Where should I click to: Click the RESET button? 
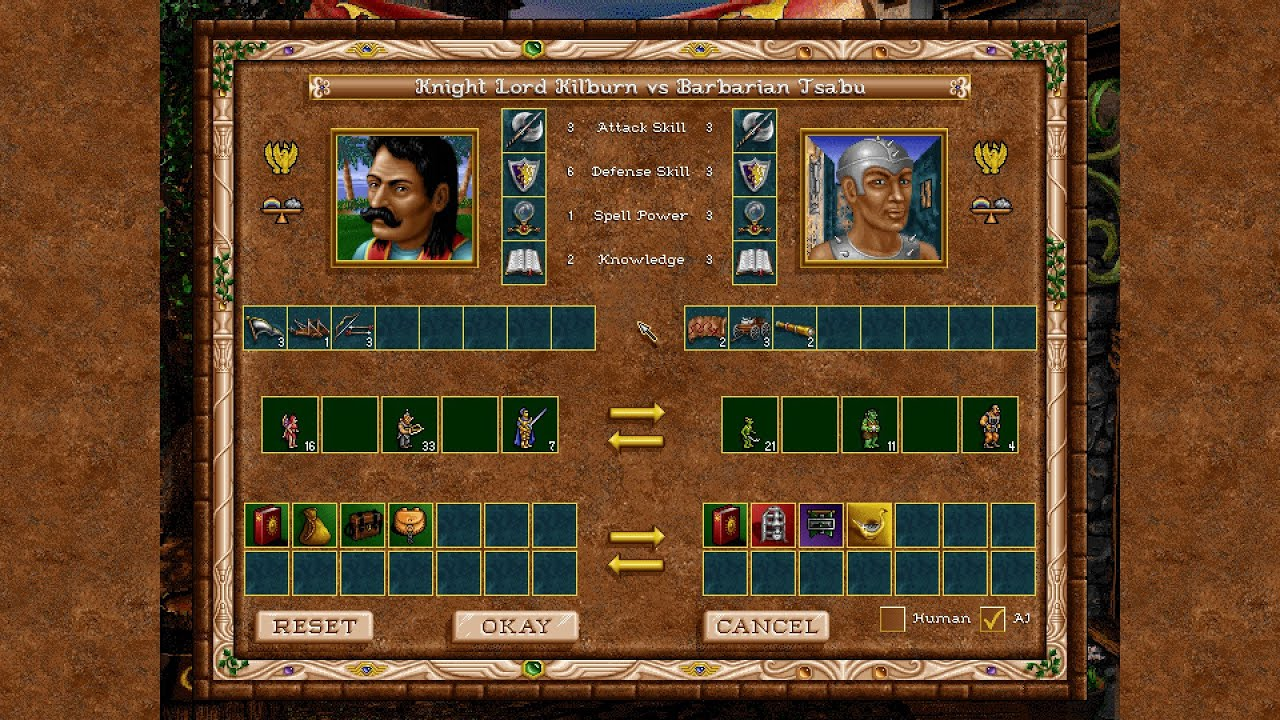point(315,626)
